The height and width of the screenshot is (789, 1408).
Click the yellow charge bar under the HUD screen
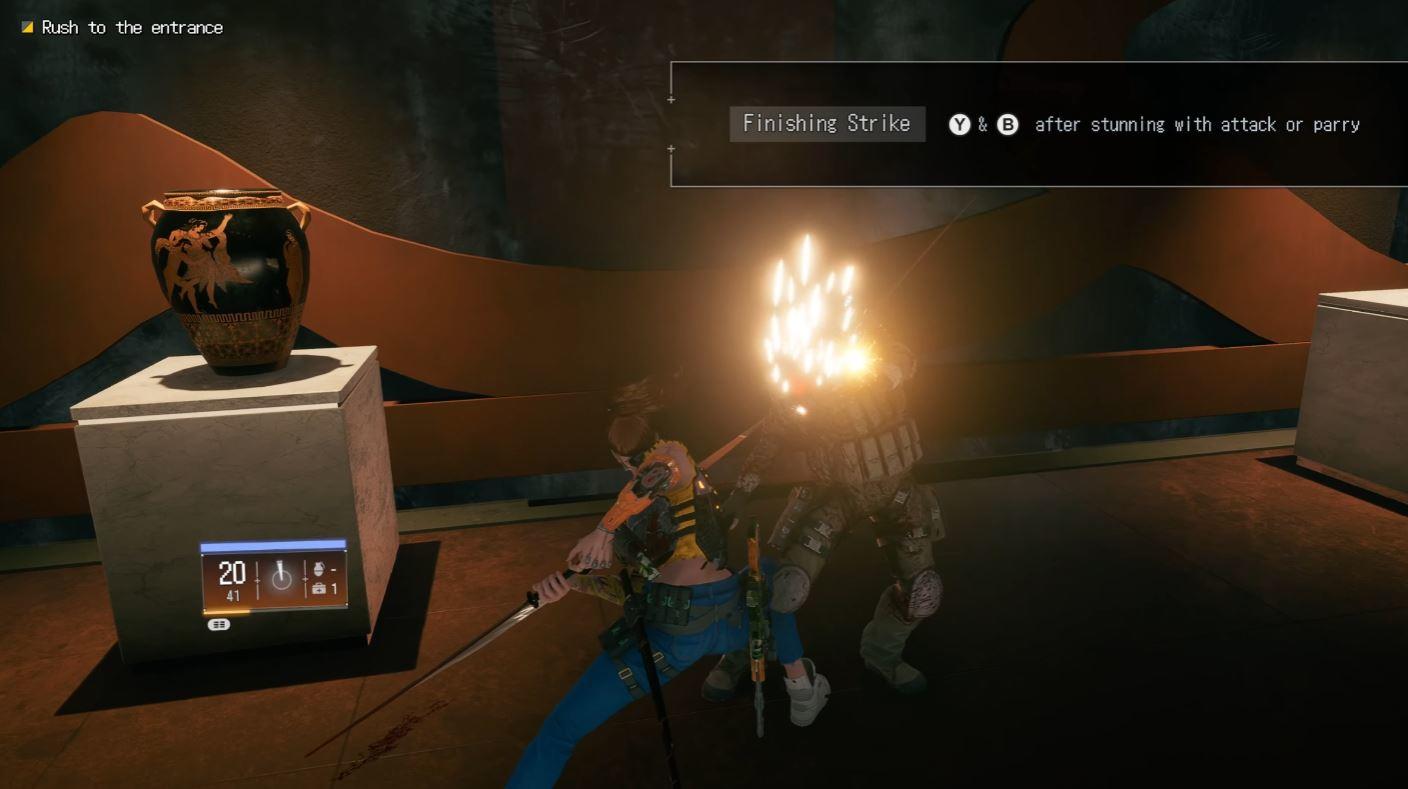click(x=225, y=612)
